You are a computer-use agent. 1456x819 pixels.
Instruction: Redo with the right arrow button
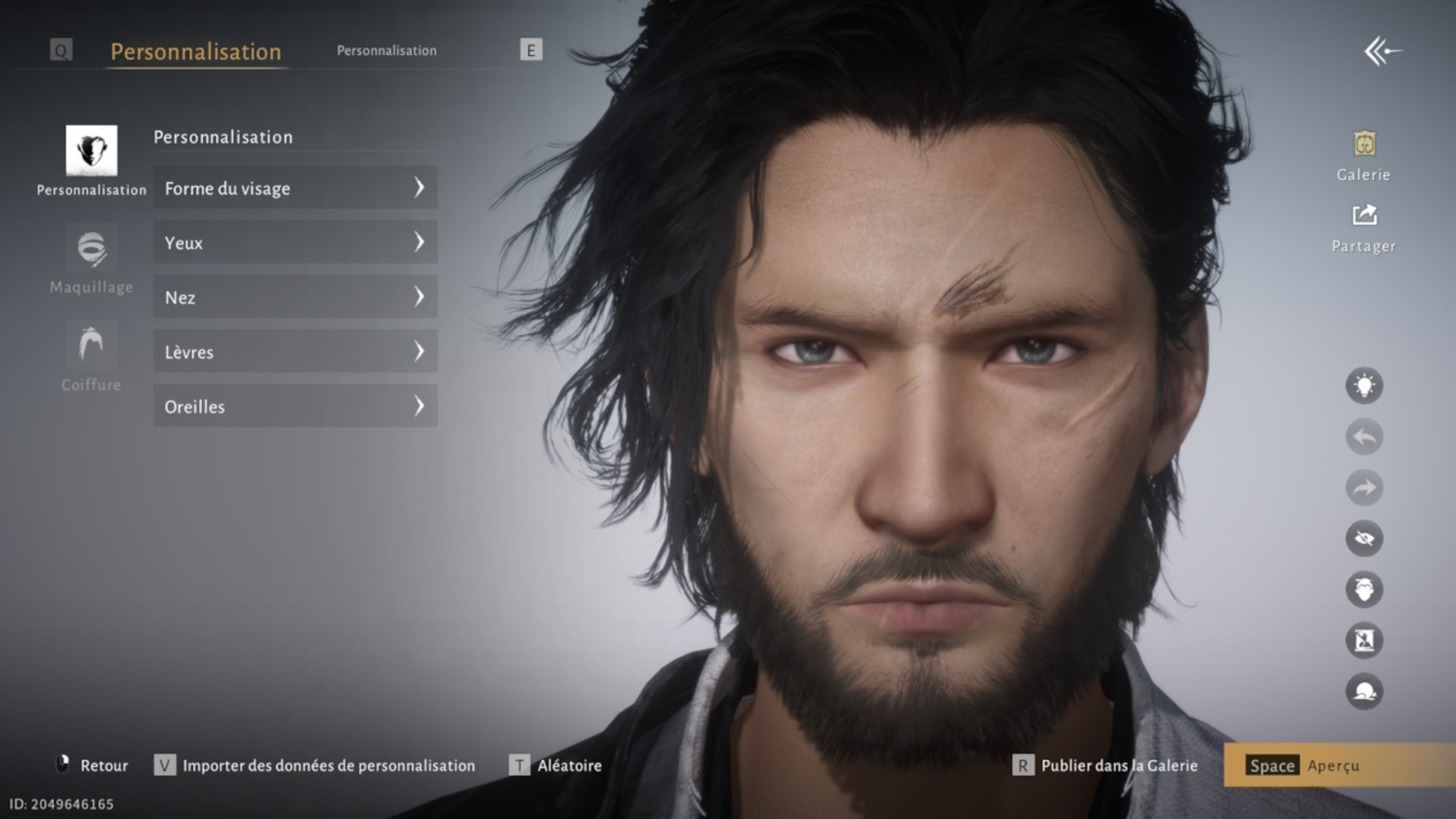pyautogui.click(x=1364, y=488)
